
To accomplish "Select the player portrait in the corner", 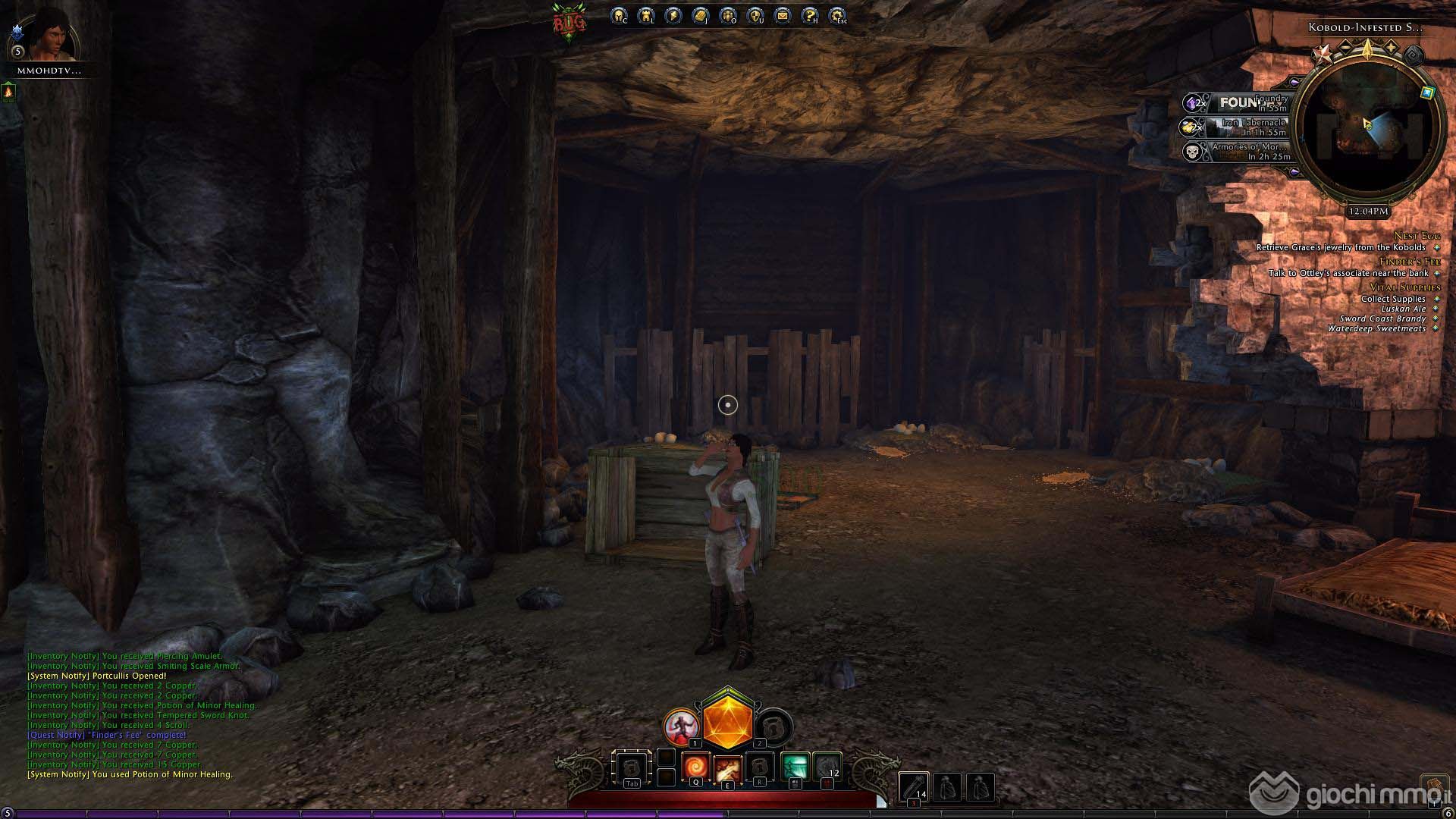I will (52, 34).
